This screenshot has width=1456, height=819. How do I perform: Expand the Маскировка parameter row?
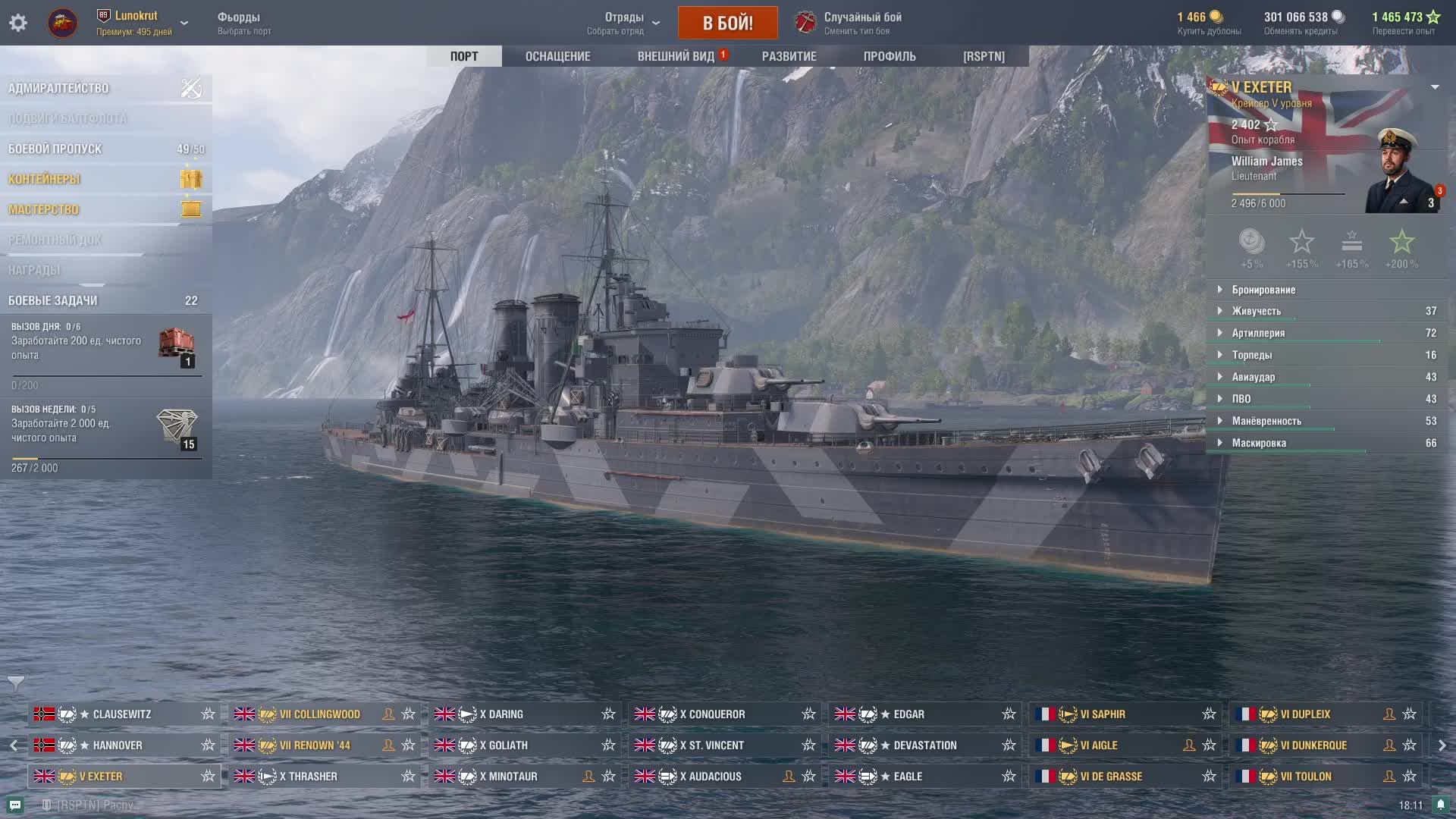pyautogui.click(x=1259, y=443)
